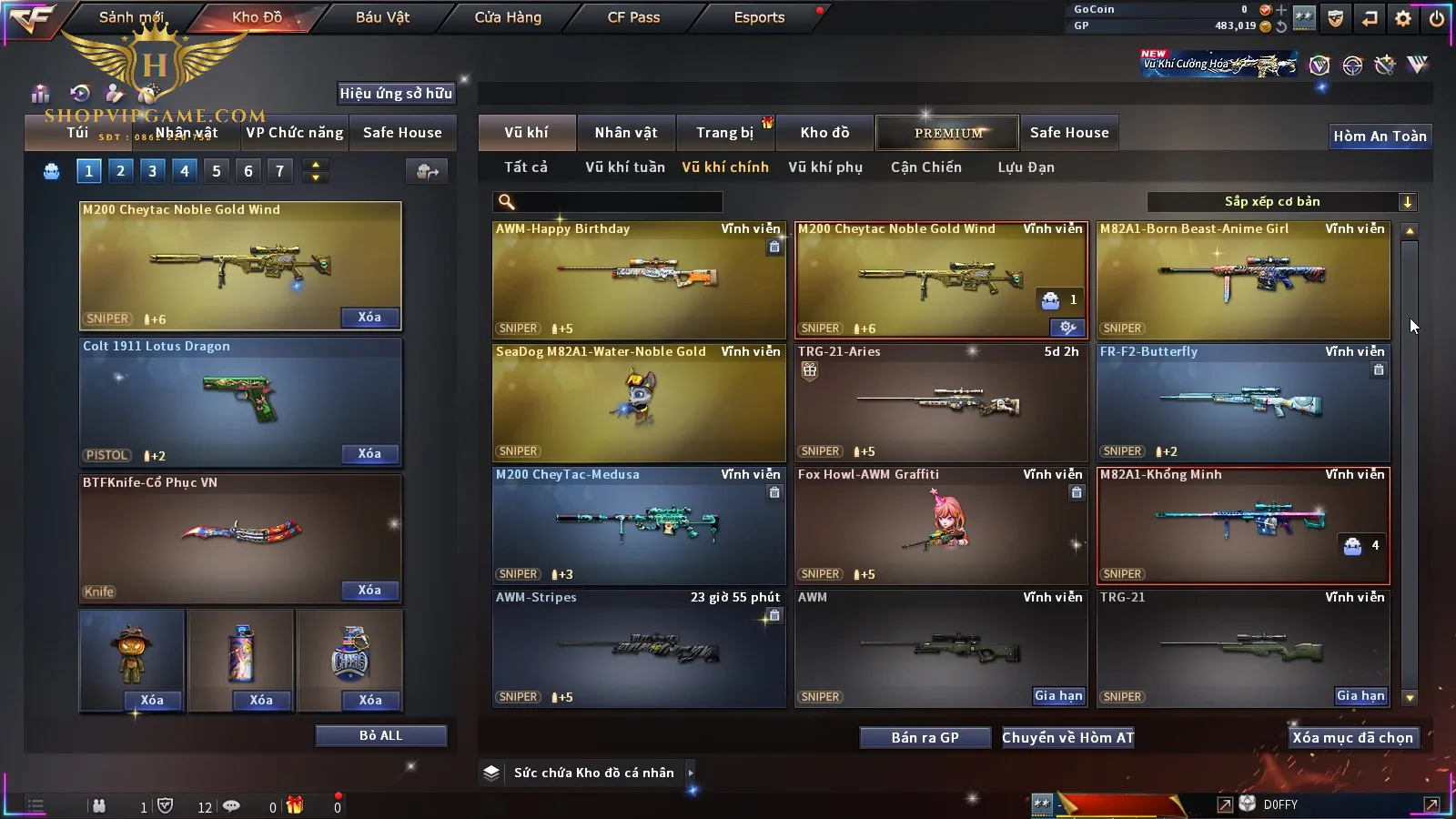Extend the TRG-21 with Gia hạn
Image resolution: width=1456 pixels, height=819 pixels.
[x=1360, y=696]
